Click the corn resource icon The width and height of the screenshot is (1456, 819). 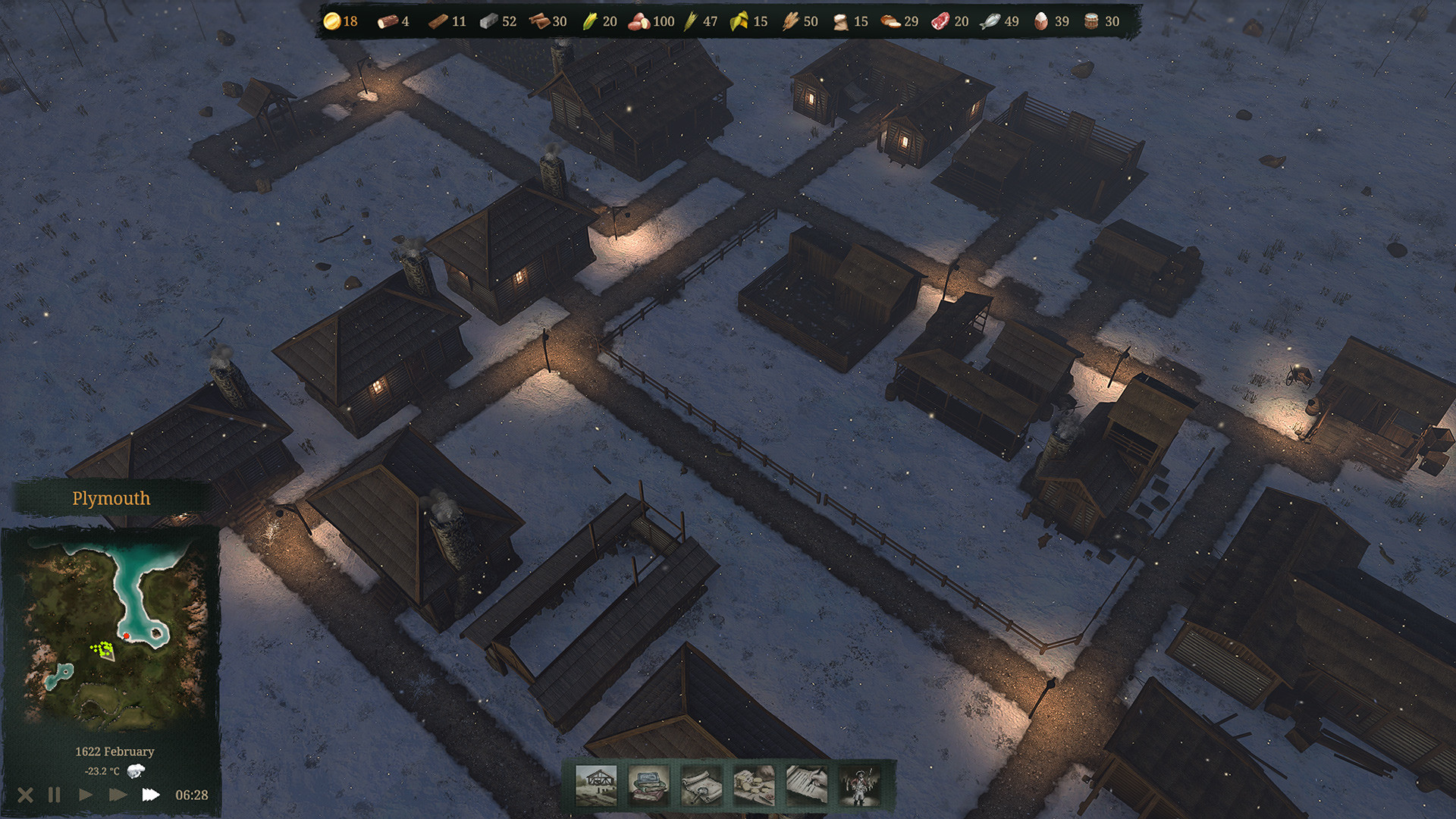pyautogui.click(x=591, y=22)
